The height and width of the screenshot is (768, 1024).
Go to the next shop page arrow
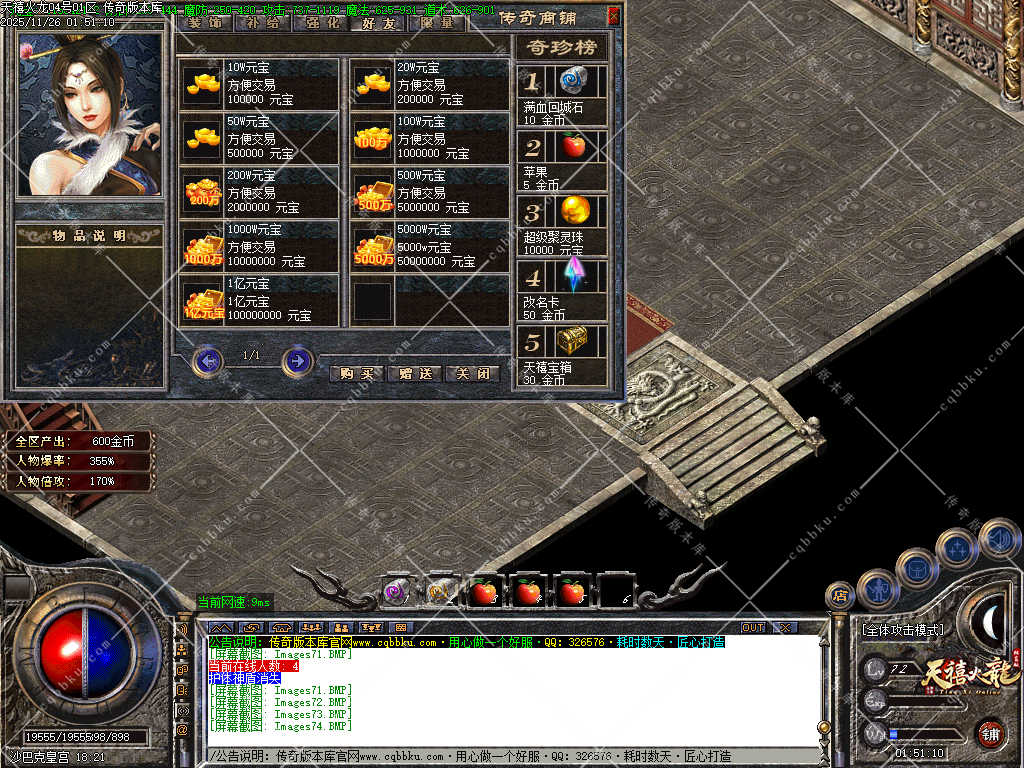pyautogui.click(x=297, y=360)
